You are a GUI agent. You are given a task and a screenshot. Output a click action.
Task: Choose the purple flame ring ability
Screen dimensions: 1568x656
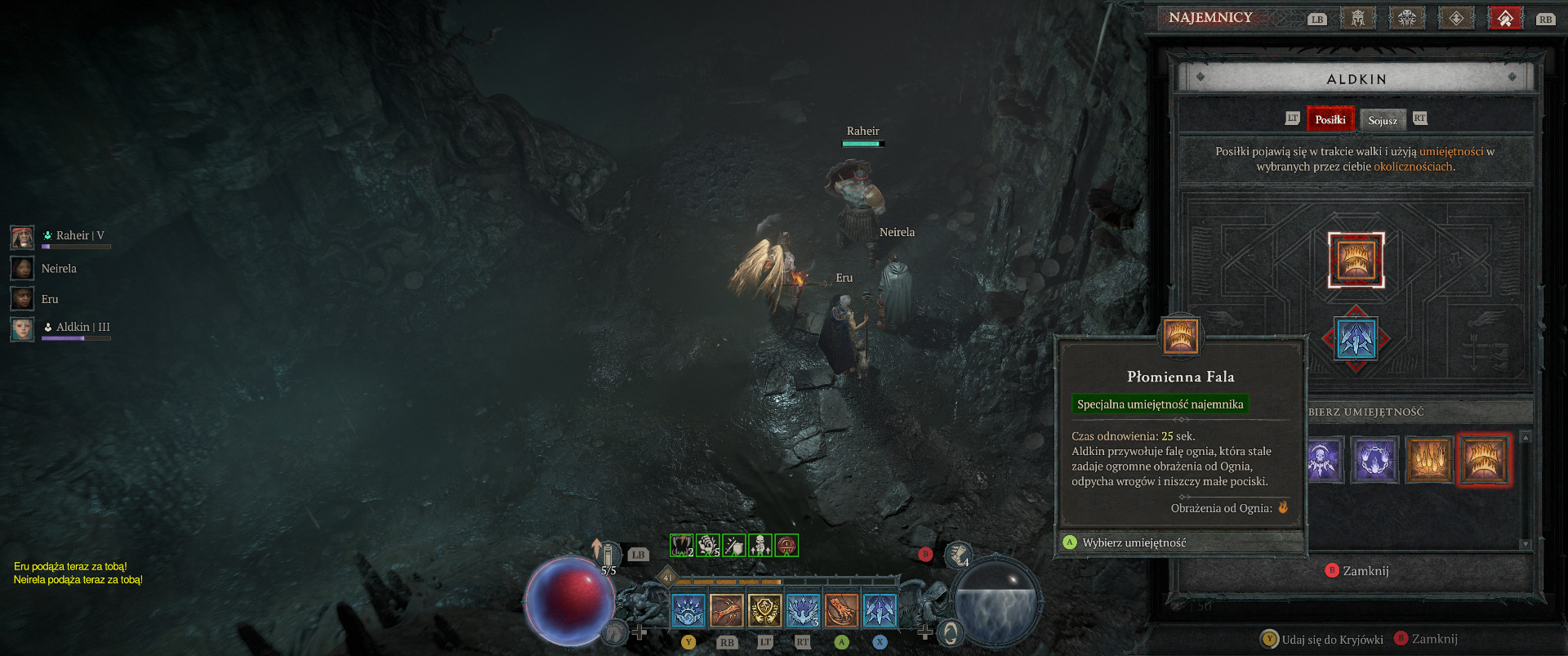point(1374,460)
